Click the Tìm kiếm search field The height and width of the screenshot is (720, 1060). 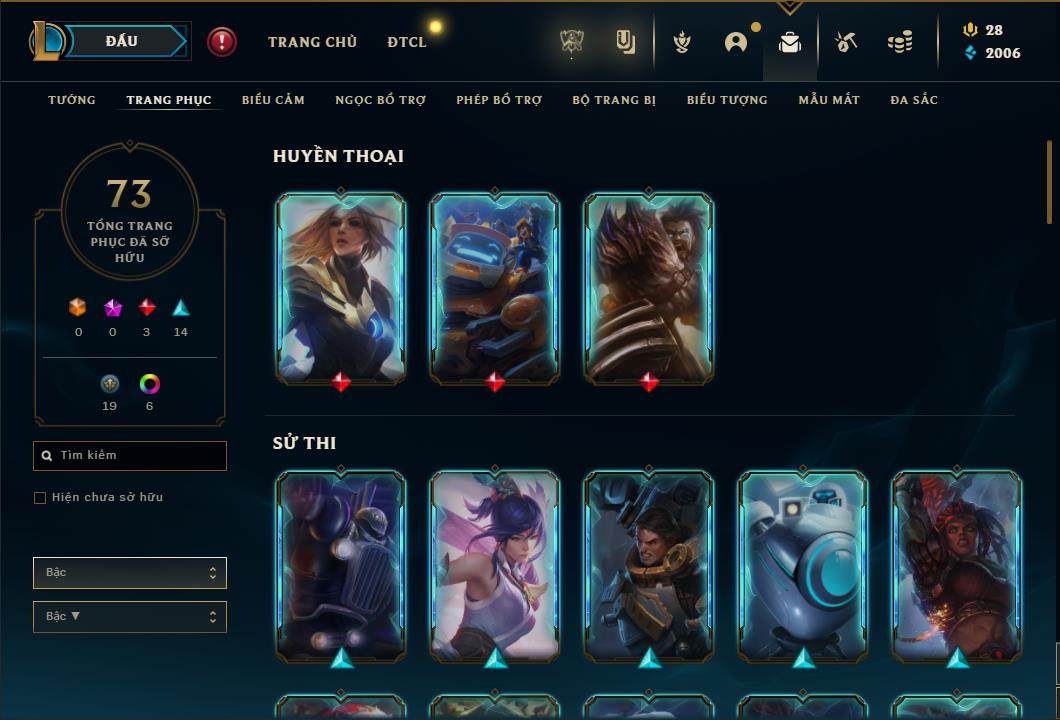pyautogui.click(x=130, y=456)
